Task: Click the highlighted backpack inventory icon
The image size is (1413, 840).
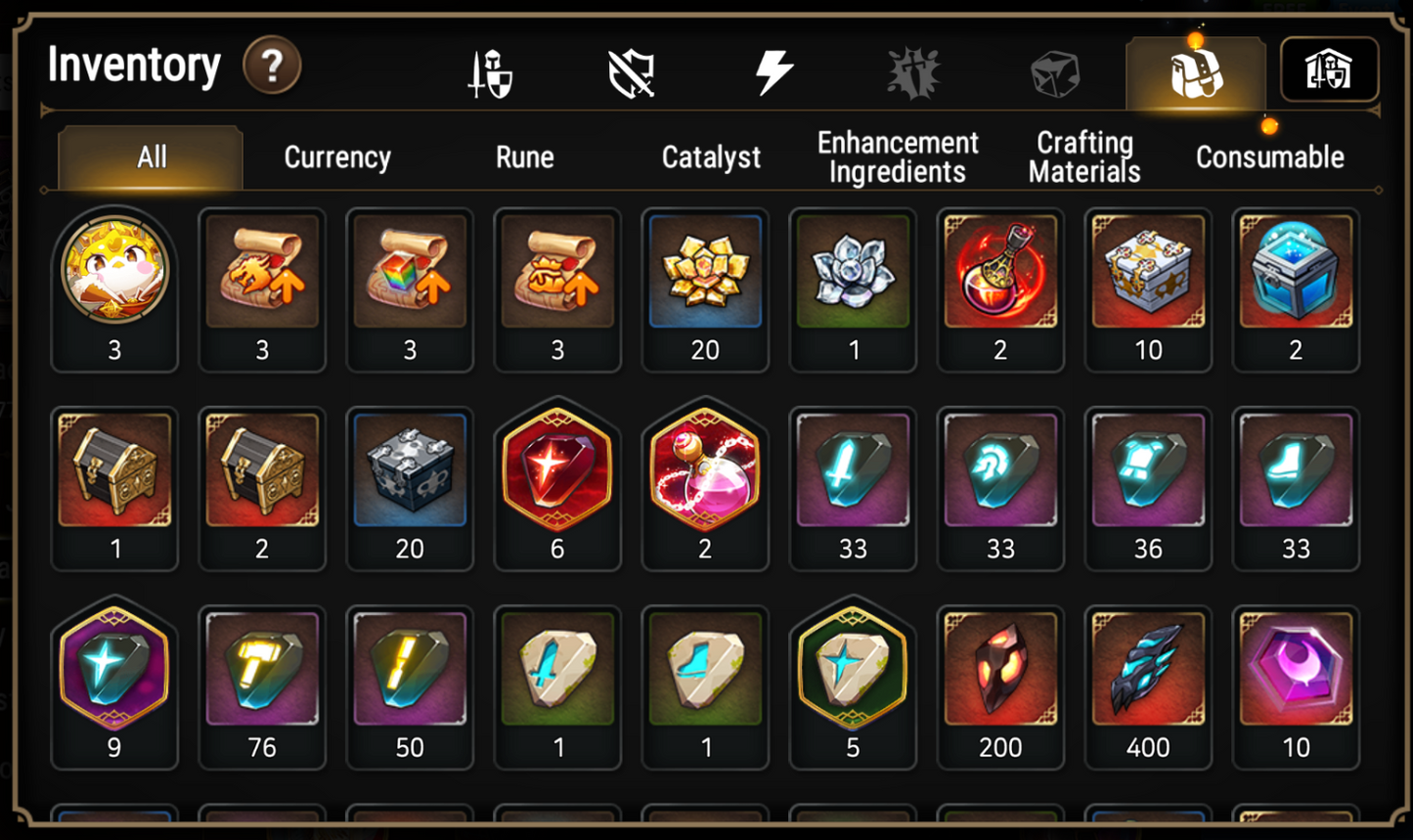Action: pos(1195,70)
